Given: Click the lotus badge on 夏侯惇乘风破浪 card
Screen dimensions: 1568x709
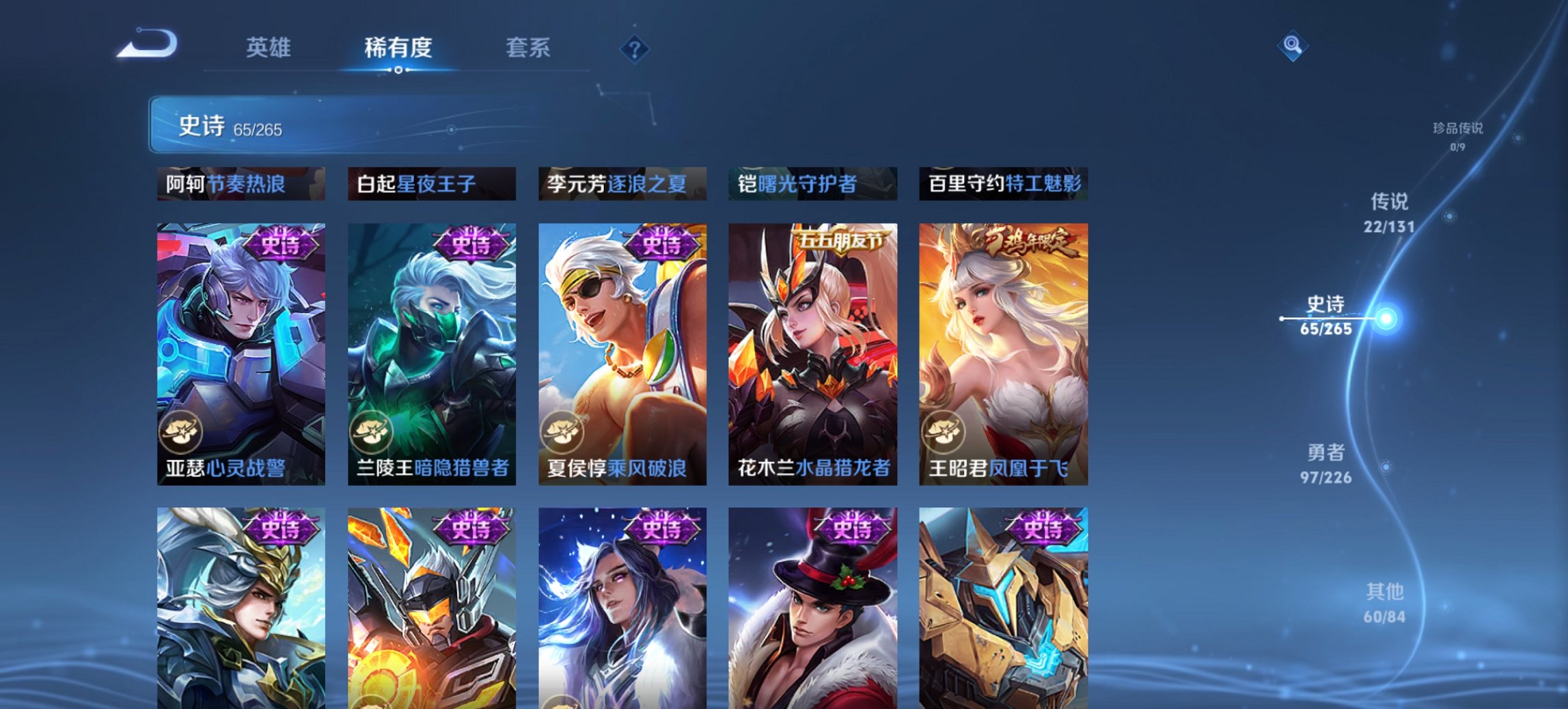Looking at the screenshot, I should 562,430.
